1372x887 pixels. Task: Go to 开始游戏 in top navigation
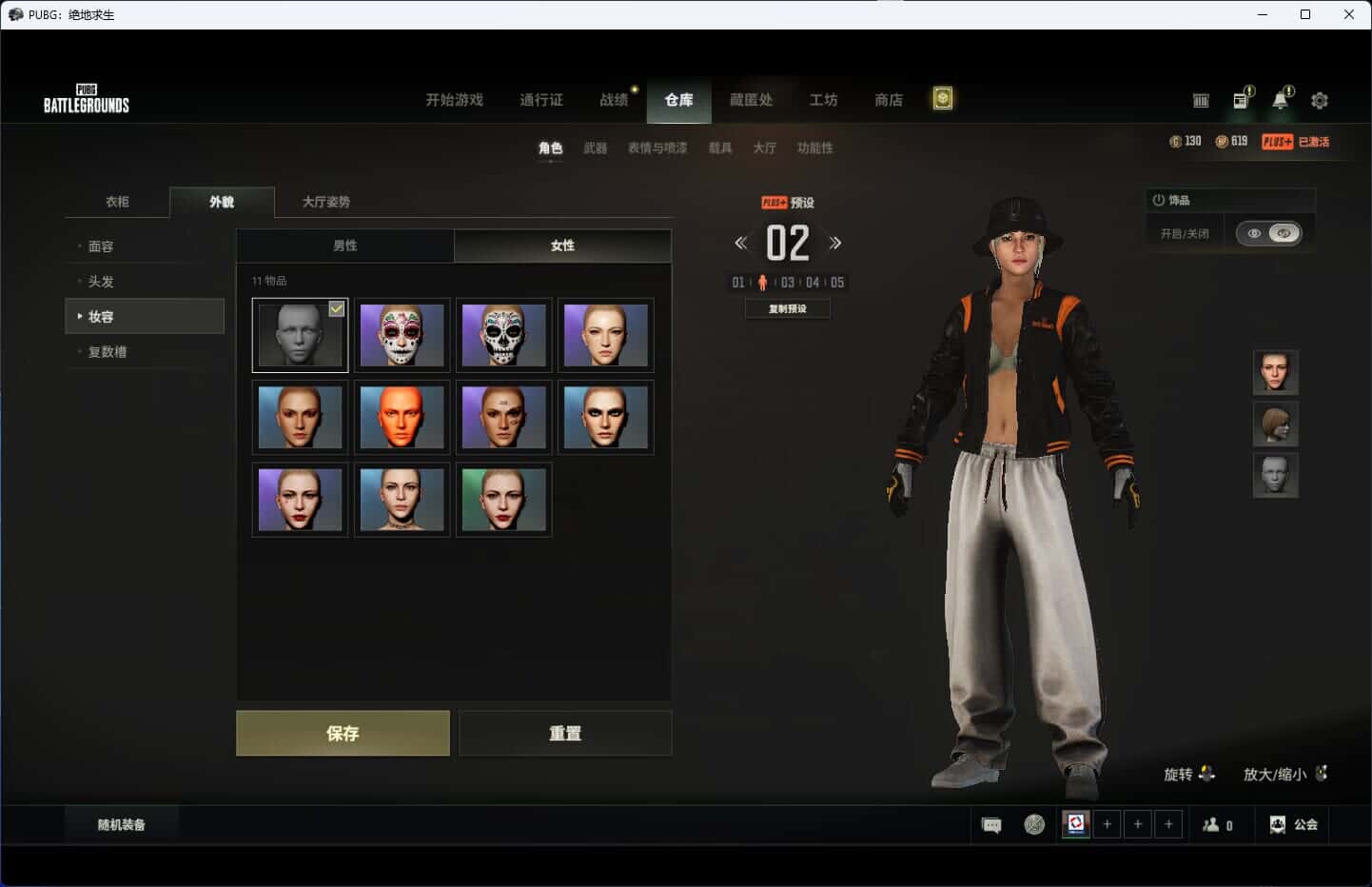tap(454, 100)
